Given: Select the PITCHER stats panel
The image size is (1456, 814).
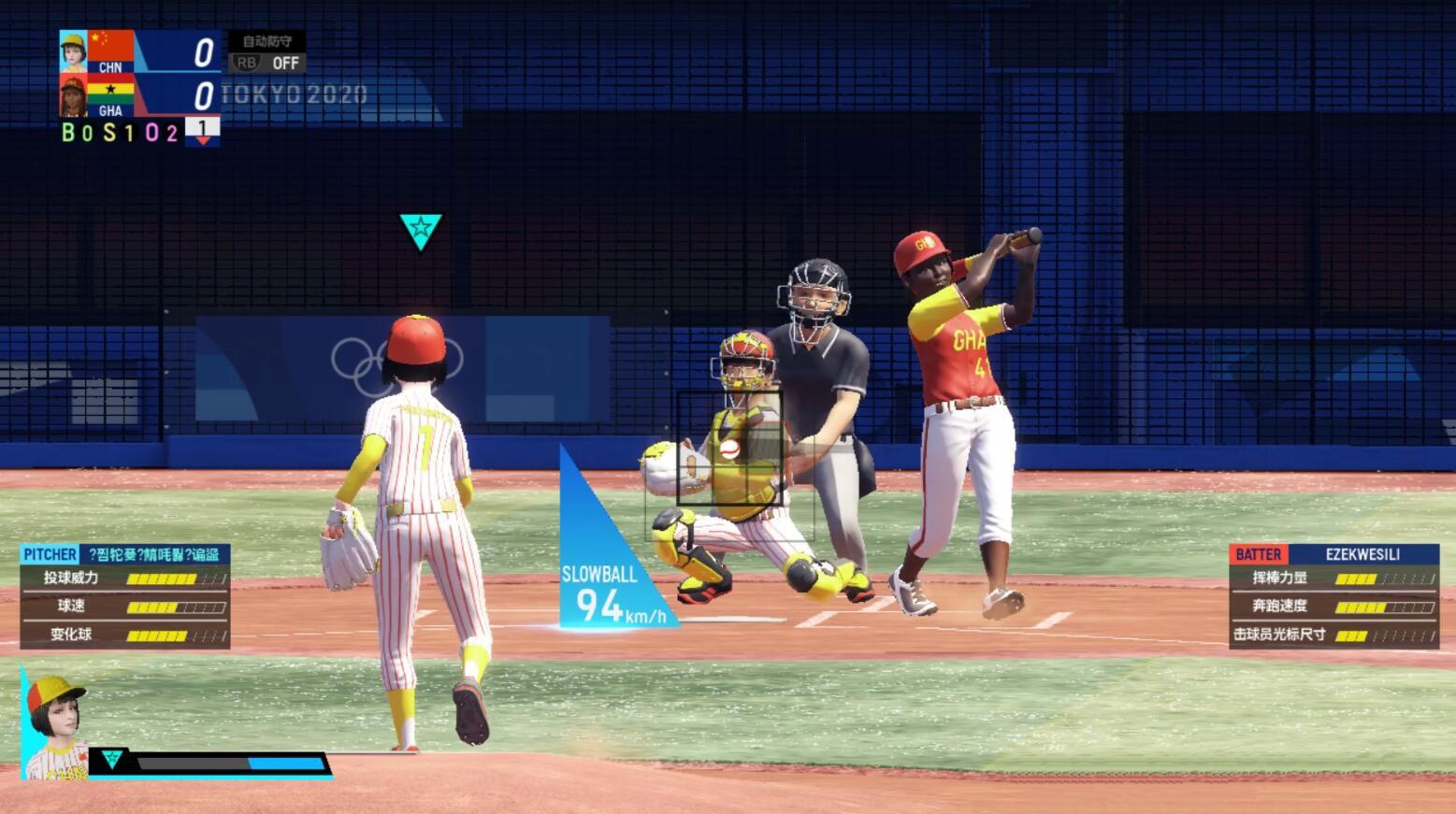Looking at the screenshot, I should pos(125,595).
